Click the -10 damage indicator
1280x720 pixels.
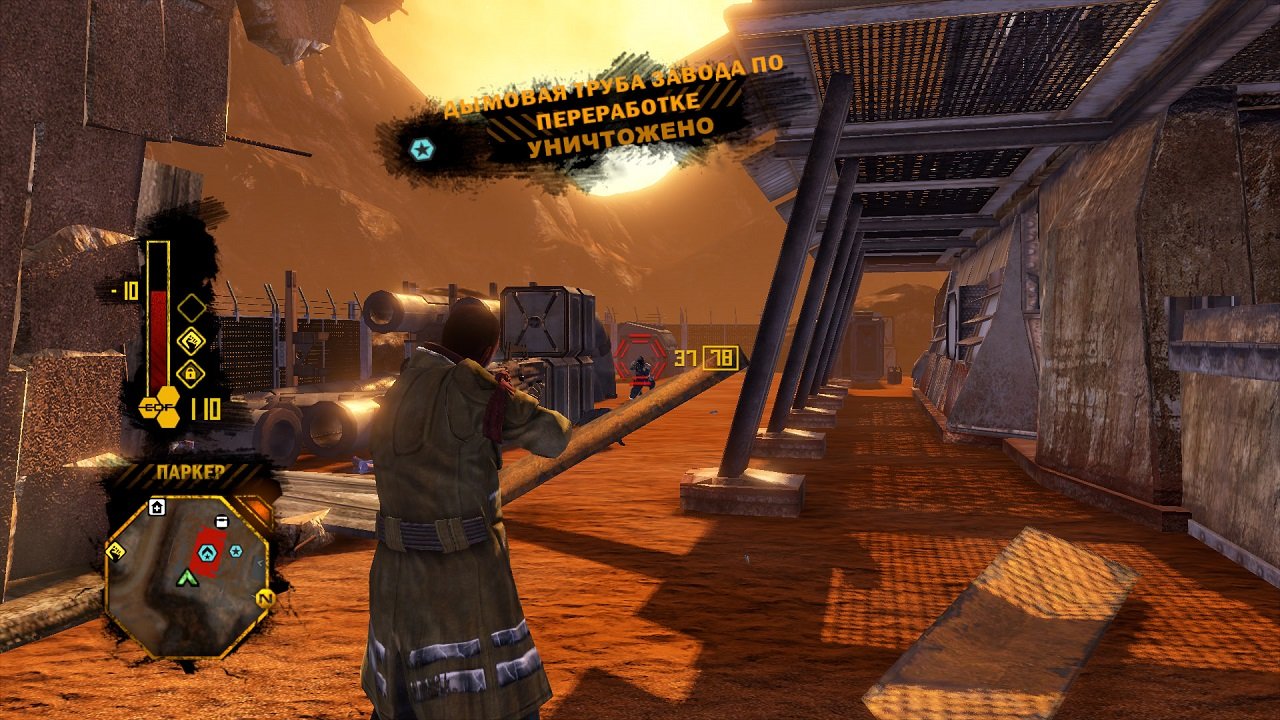(125, 290)
